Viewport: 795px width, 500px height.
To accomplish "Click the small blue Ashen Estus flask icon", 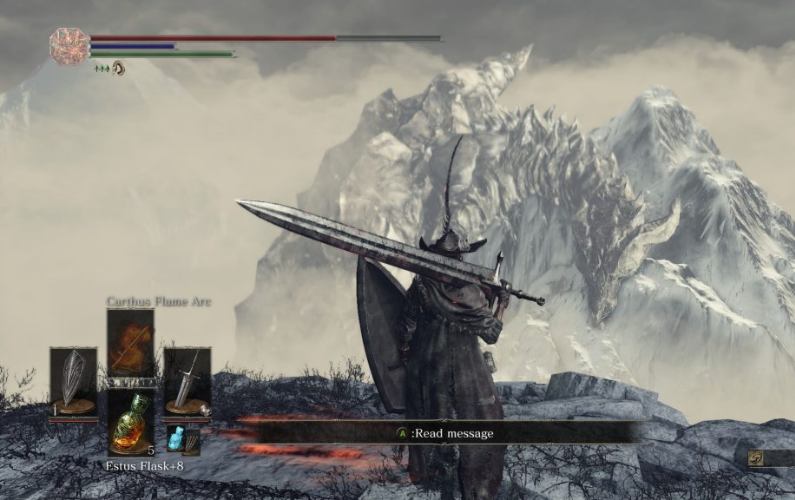I will [175, 439].
